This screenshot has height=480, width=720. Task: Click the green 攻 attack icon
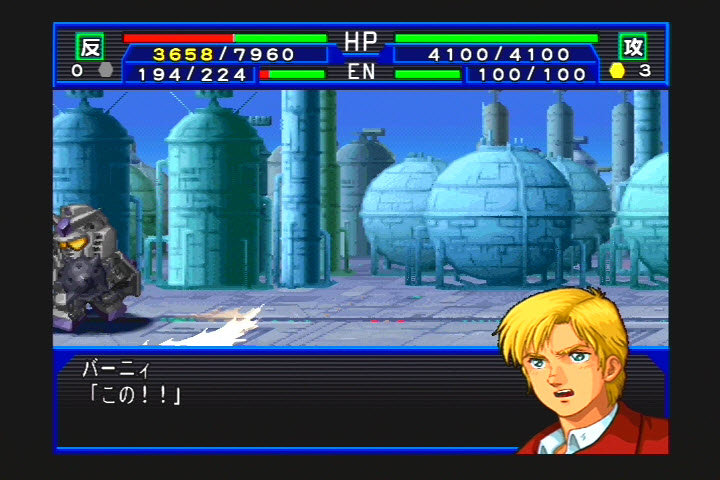click(x=632, y=46)
